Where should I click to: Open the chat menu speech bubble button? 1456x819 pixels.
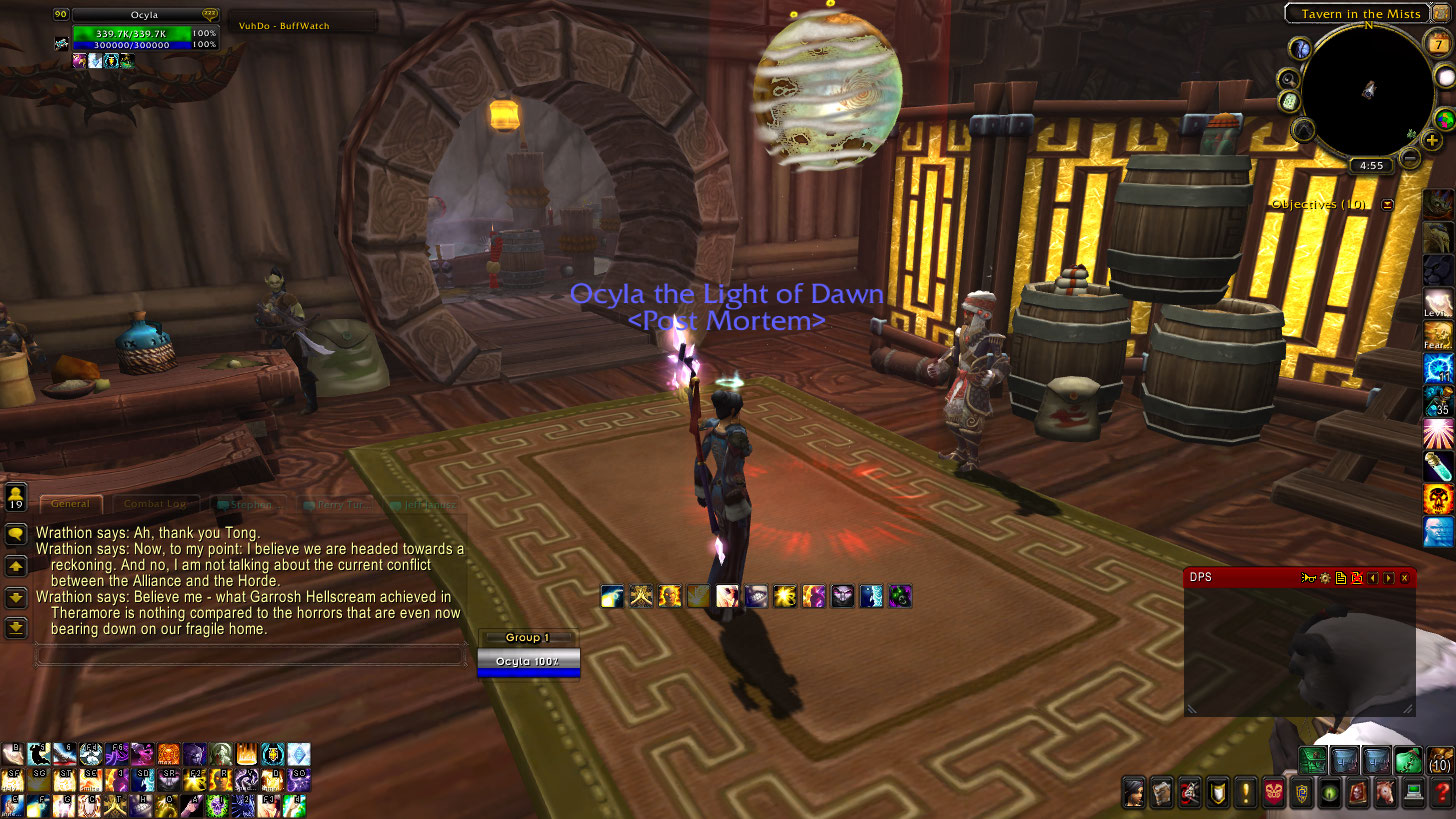coord(16,535)
